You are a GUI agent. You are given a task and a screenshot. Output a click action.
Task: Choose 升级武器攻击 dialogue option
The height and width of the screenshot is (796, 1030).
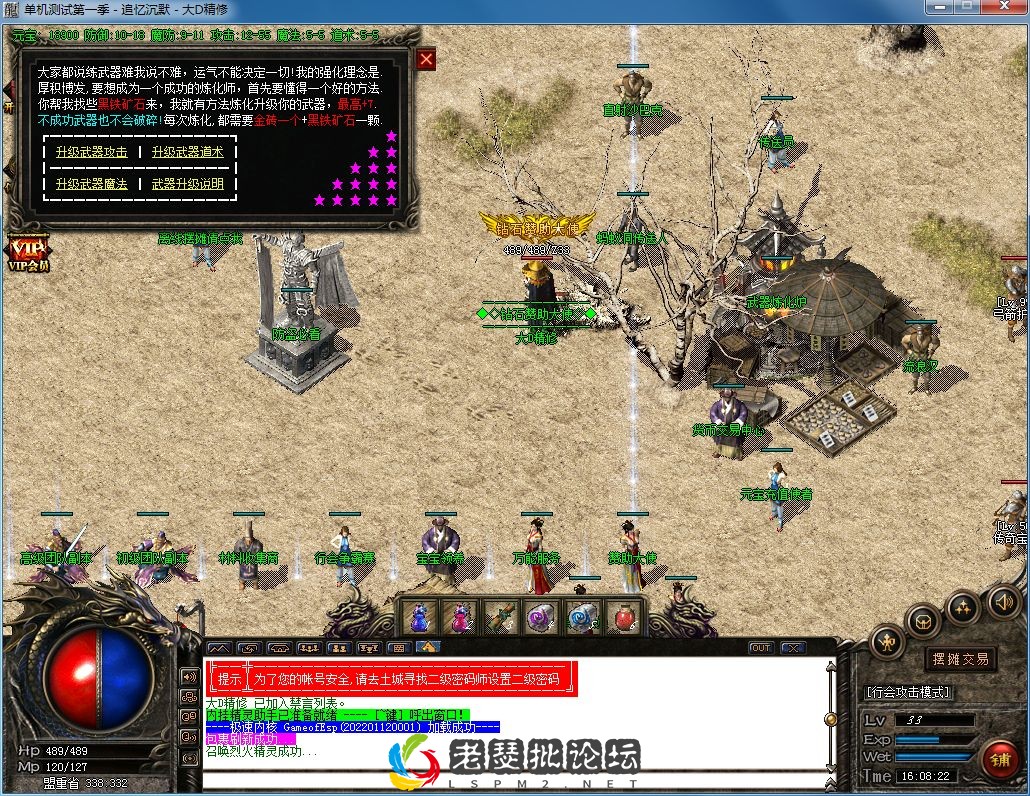tap(92, 153)
